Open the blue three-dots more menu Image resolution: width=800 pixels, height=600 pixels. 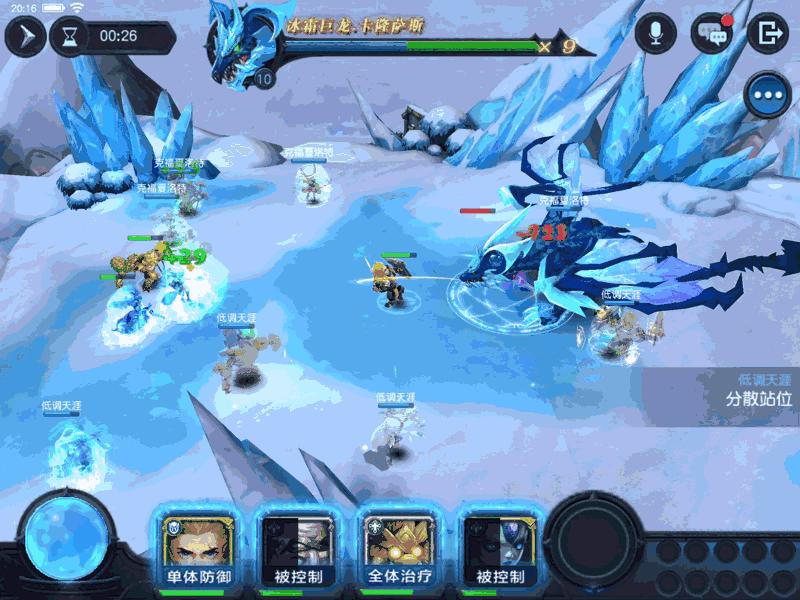pos(769,96)
